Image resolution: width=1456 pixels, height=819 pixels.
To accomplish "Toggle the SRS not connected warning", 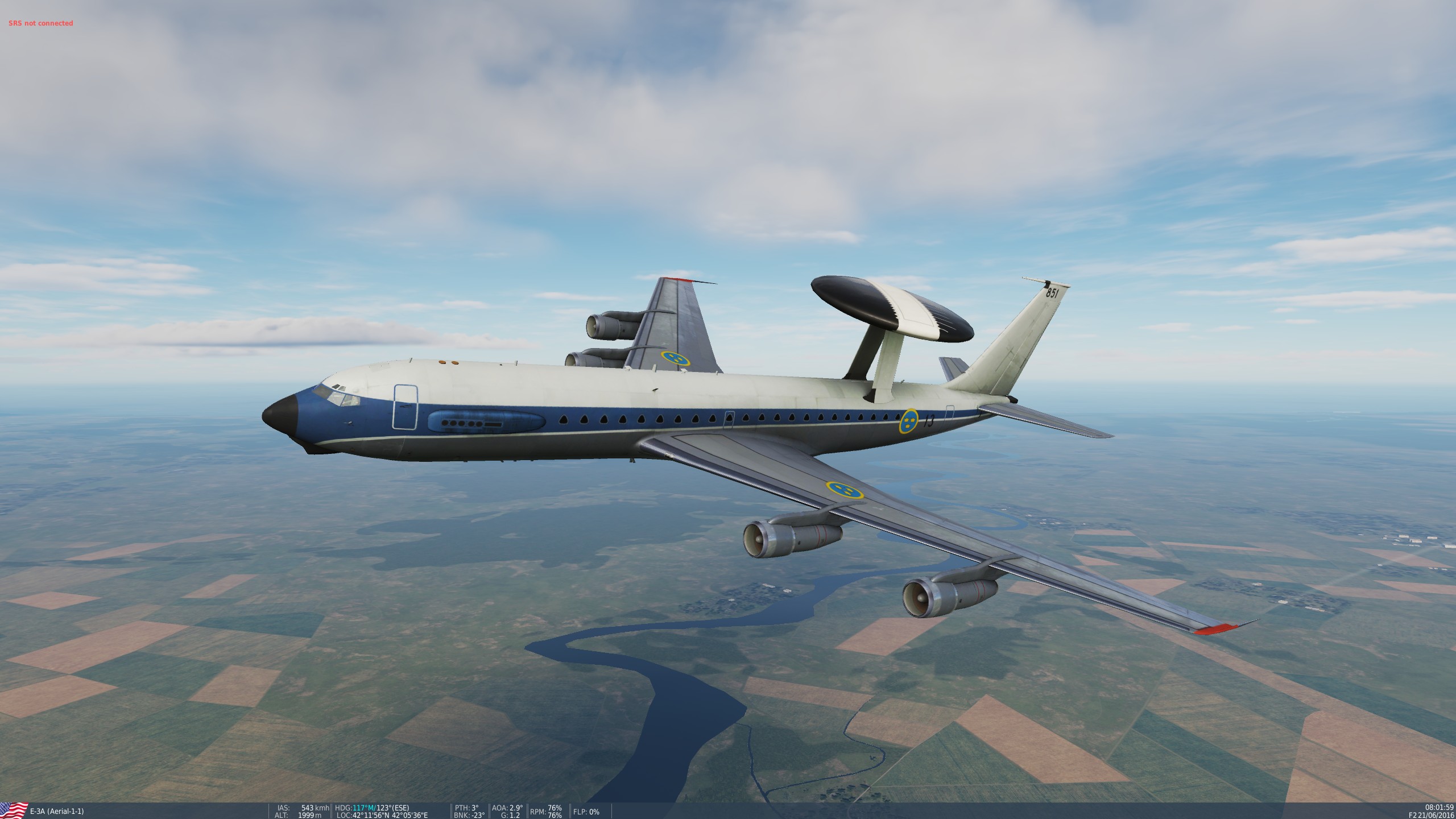I will pos(40,23).
